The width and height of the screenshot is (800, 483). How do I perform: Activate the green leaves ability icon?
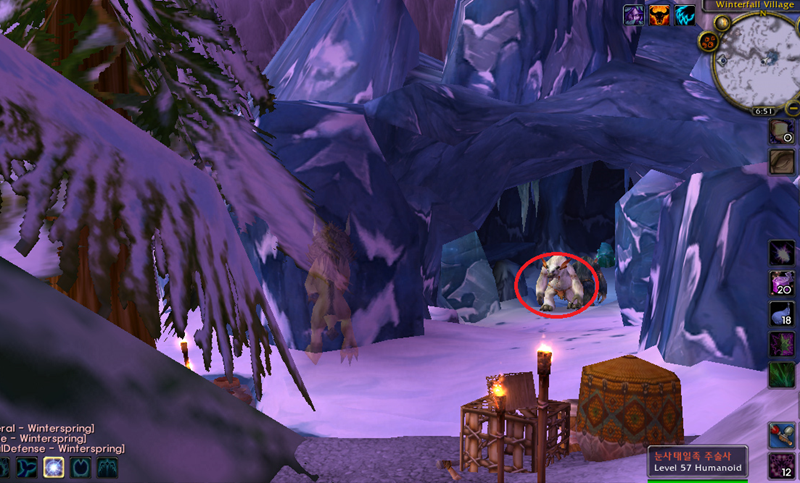[x=782, y=376]
